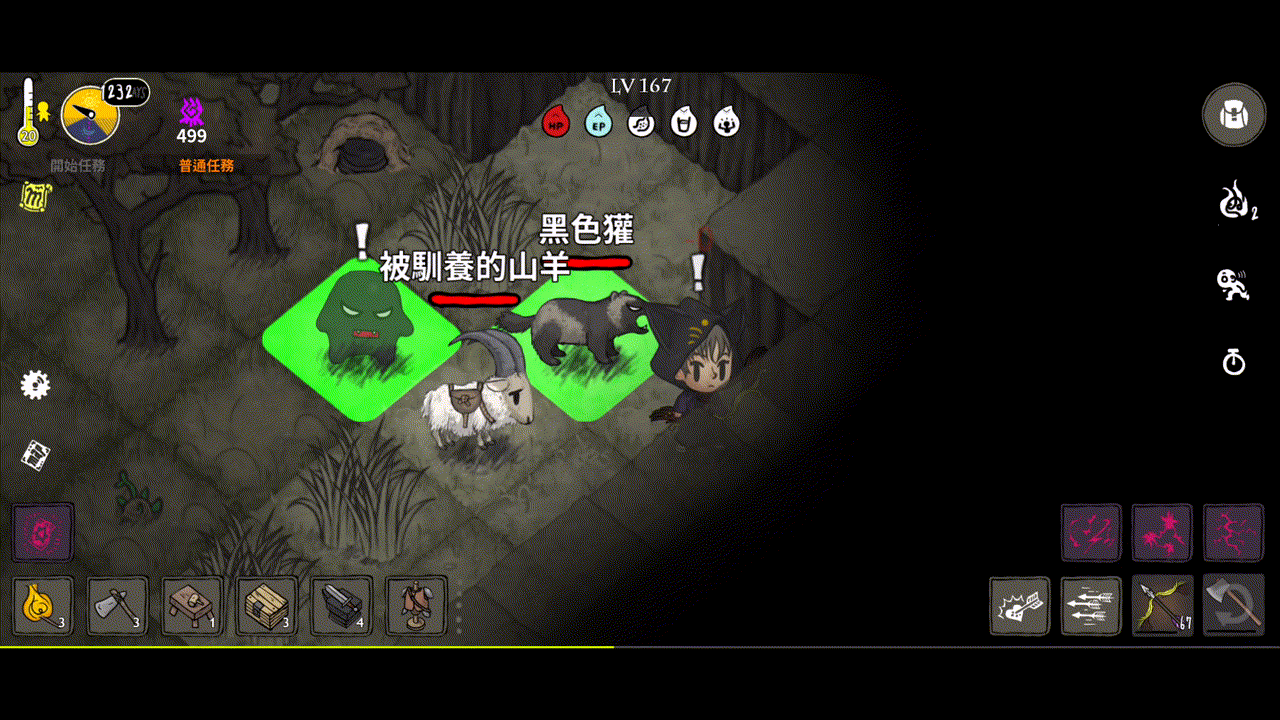Open the settings gear
1280x720 pixels.
pos(35,385)
